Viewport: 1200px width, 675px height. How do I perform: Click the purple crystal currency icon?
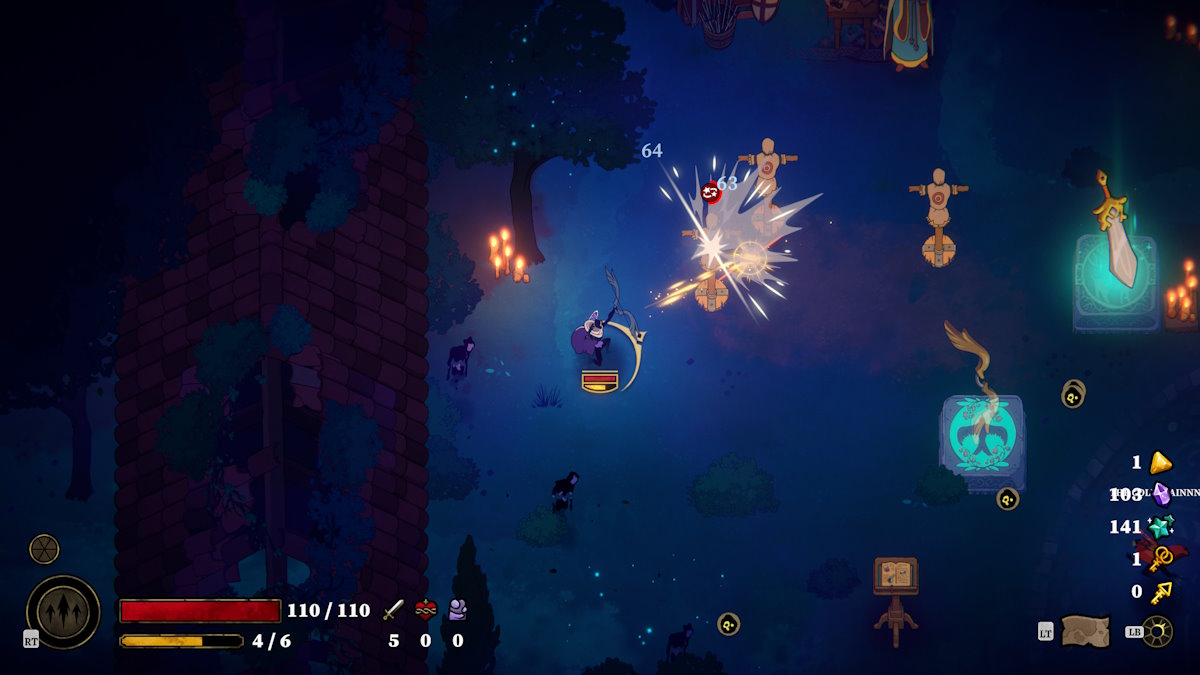[1161, 494]
